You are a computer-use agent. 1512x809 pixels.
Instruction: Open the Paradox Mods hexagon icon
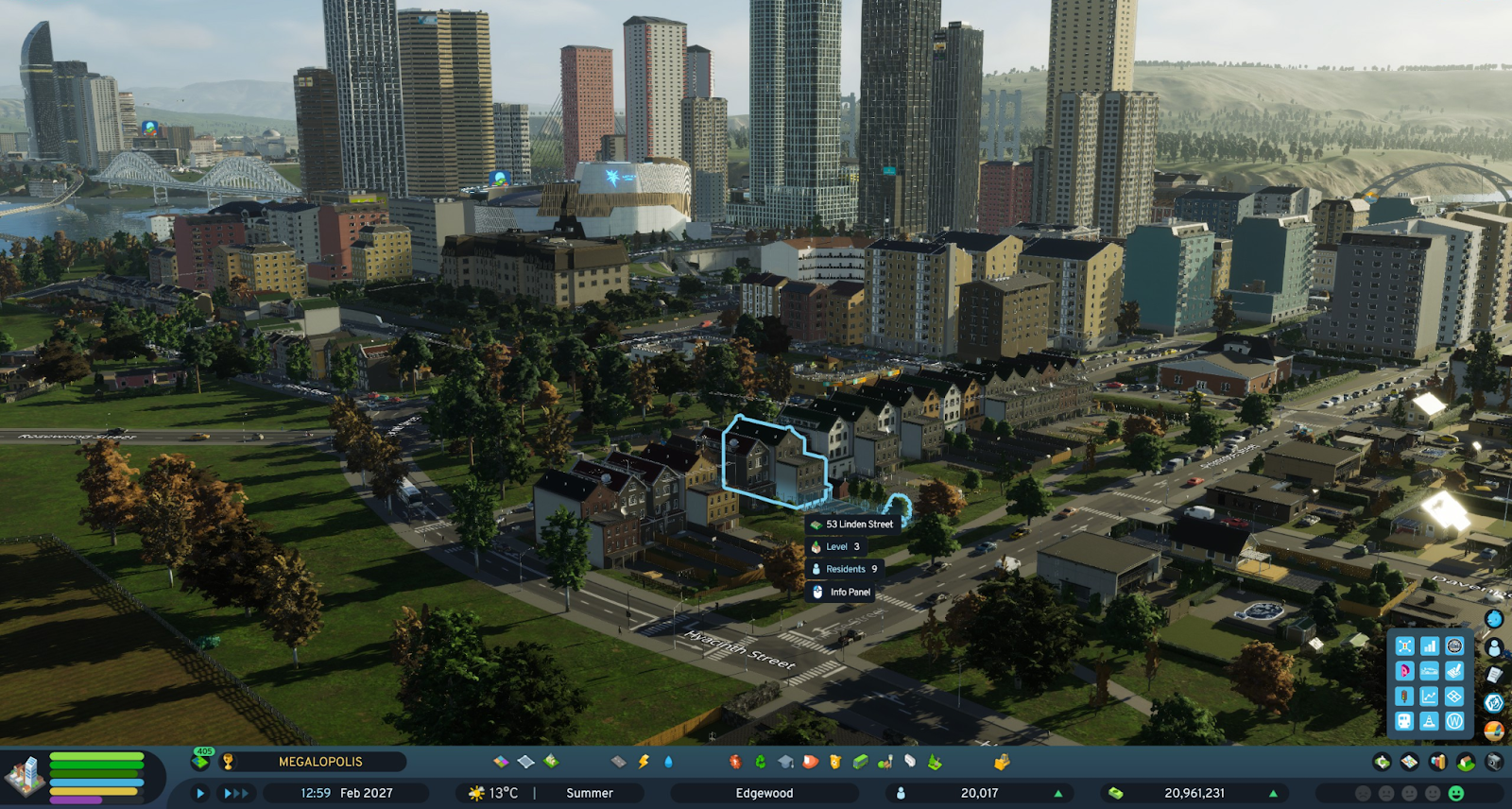coord(1494,703)
